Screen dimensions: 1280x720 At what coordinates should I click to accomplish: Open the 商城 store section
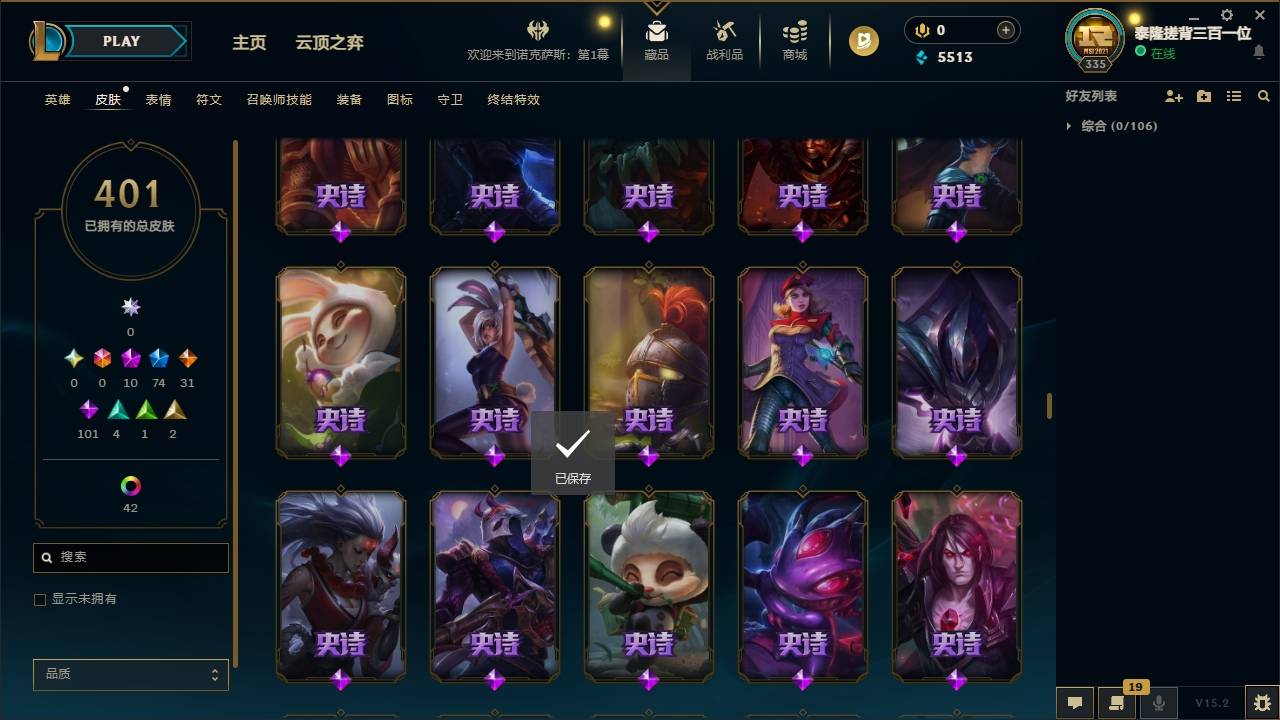[x=794, y=41]
